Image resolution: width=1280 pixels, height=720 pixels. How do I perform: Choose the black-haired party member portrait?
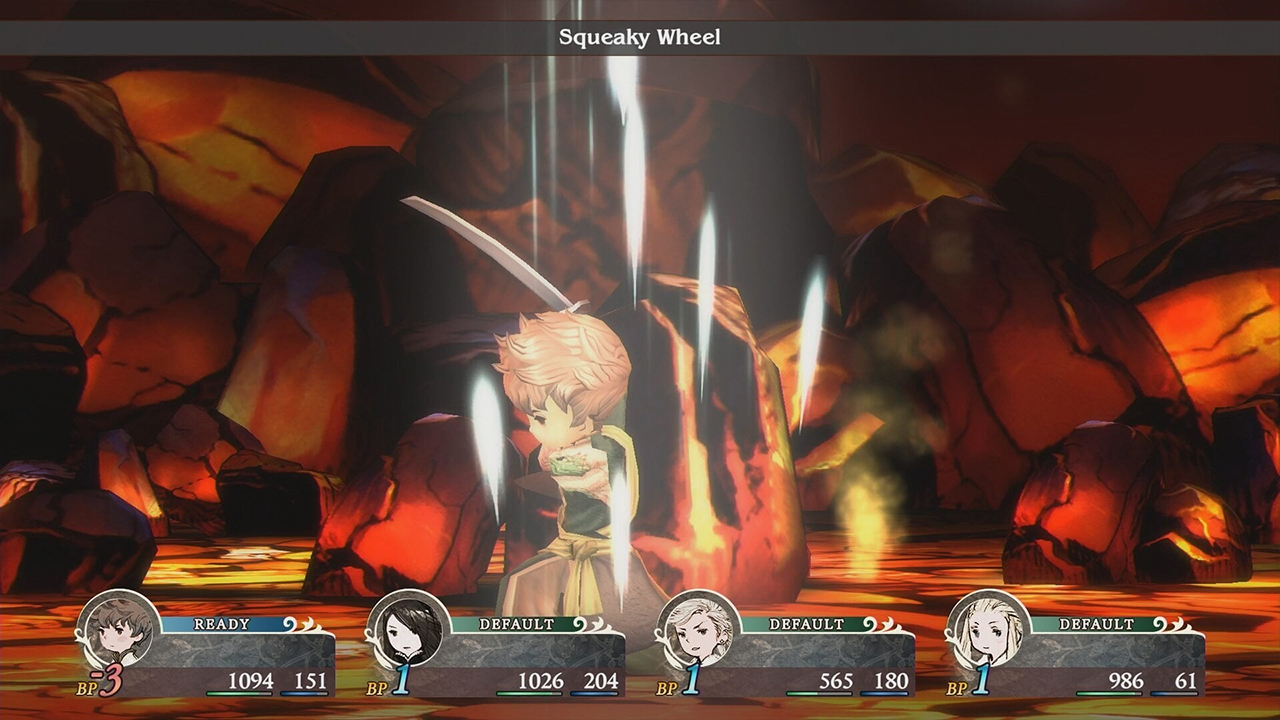tap(407, 631)
